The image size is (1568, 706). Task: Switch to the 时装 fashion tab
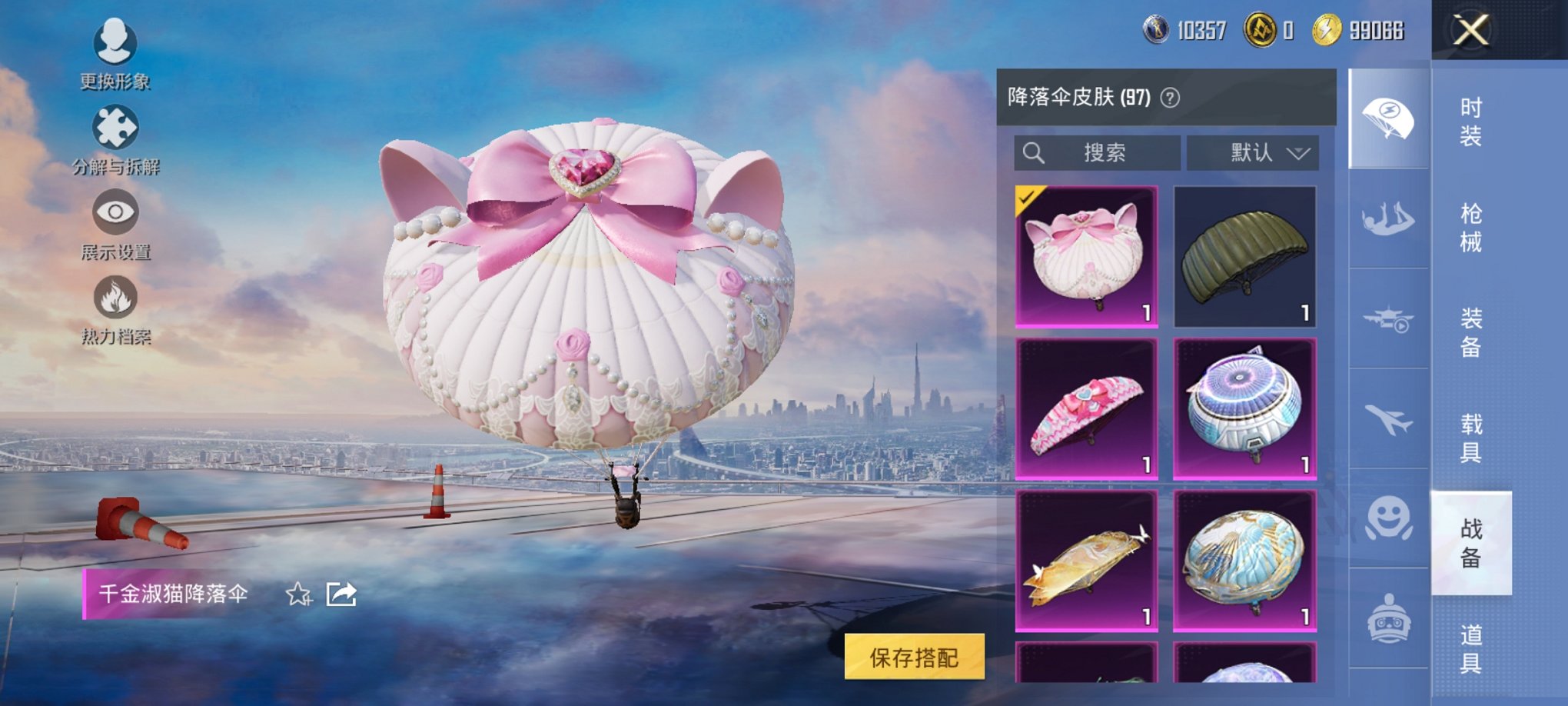1472,127
